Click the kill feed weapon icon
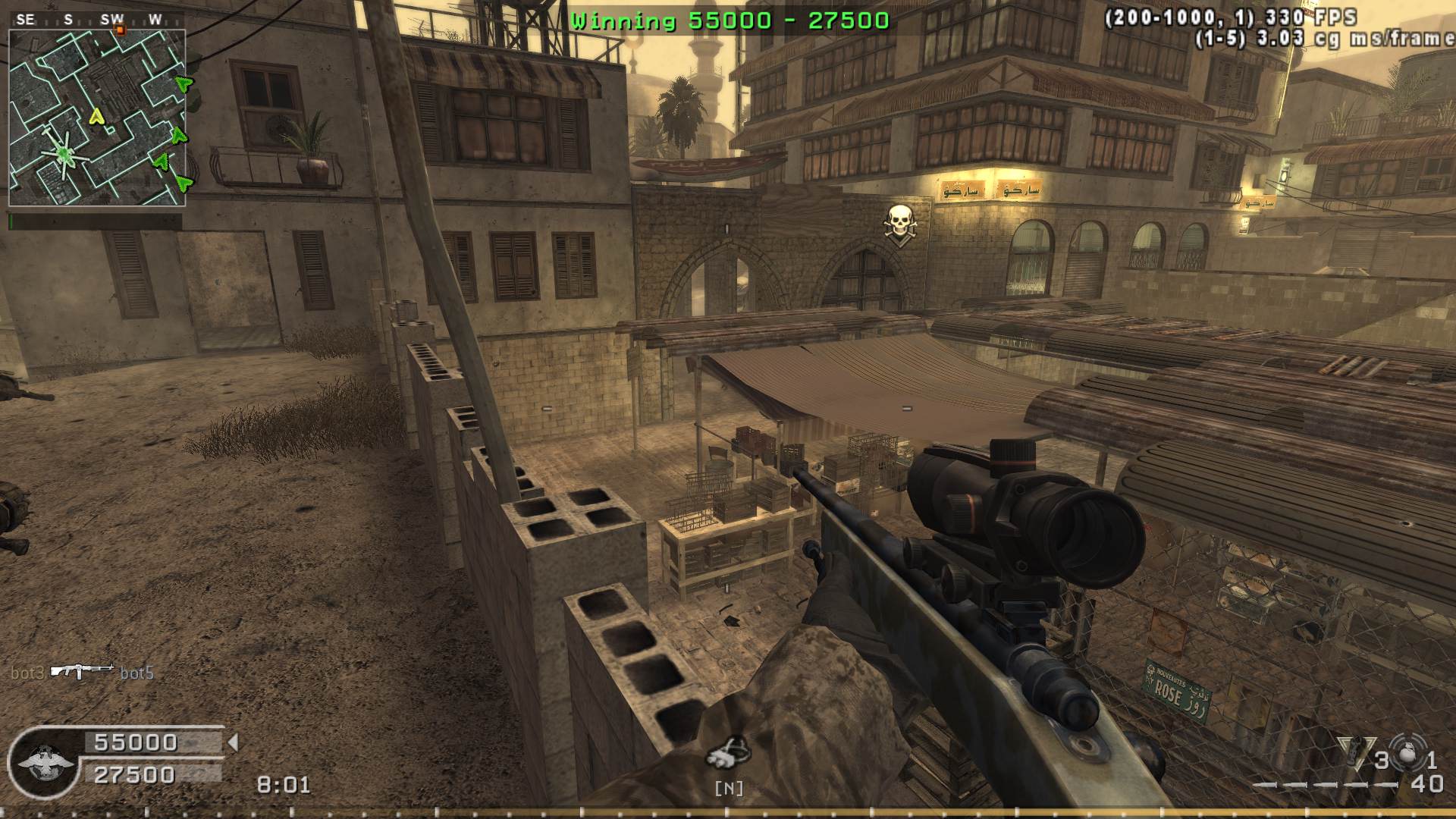 coord(82,671)
